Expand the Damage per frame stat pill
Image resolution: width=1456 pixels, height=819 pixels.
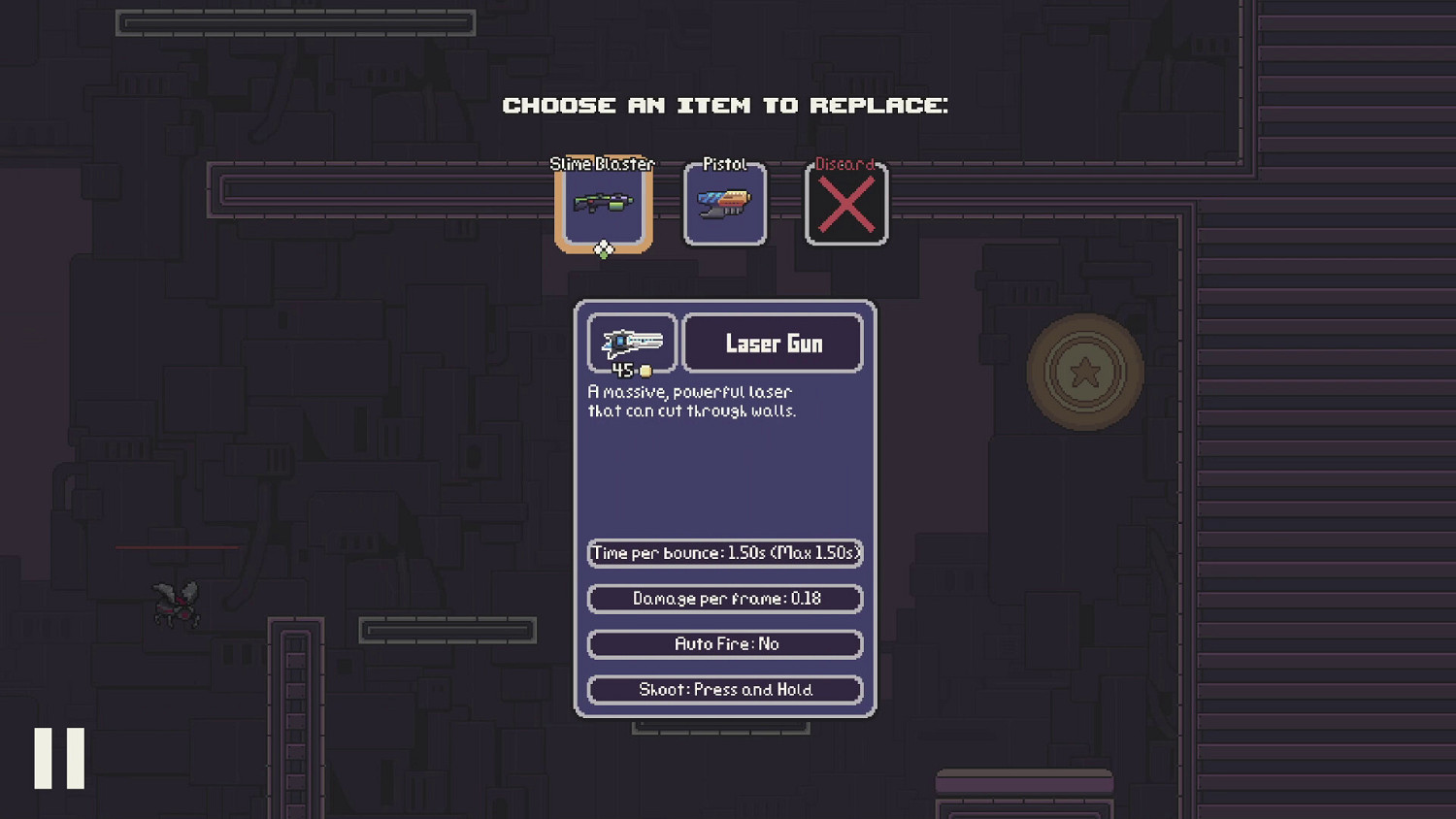click(724, 599)
